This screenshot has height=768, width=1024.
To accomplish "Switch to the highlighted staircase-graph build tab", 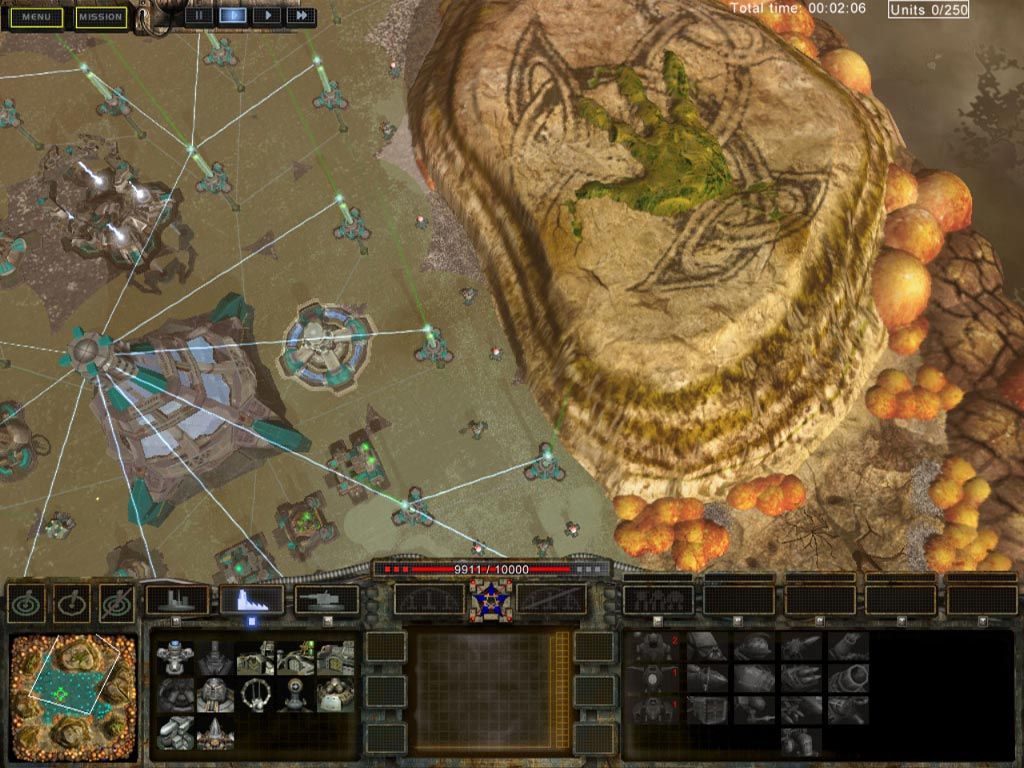I will [x=251, y=600].
